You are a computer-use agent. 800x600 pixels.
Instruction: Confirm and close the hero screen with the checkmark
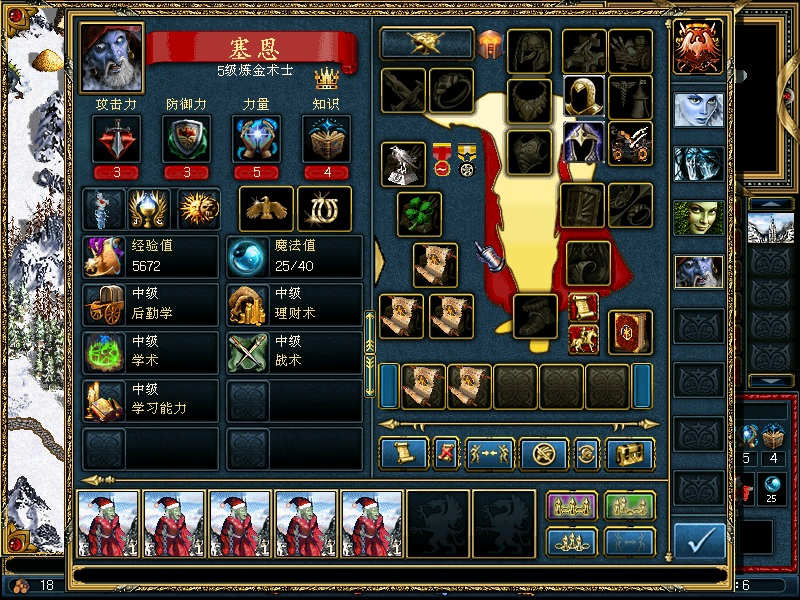tap(699, 541)
